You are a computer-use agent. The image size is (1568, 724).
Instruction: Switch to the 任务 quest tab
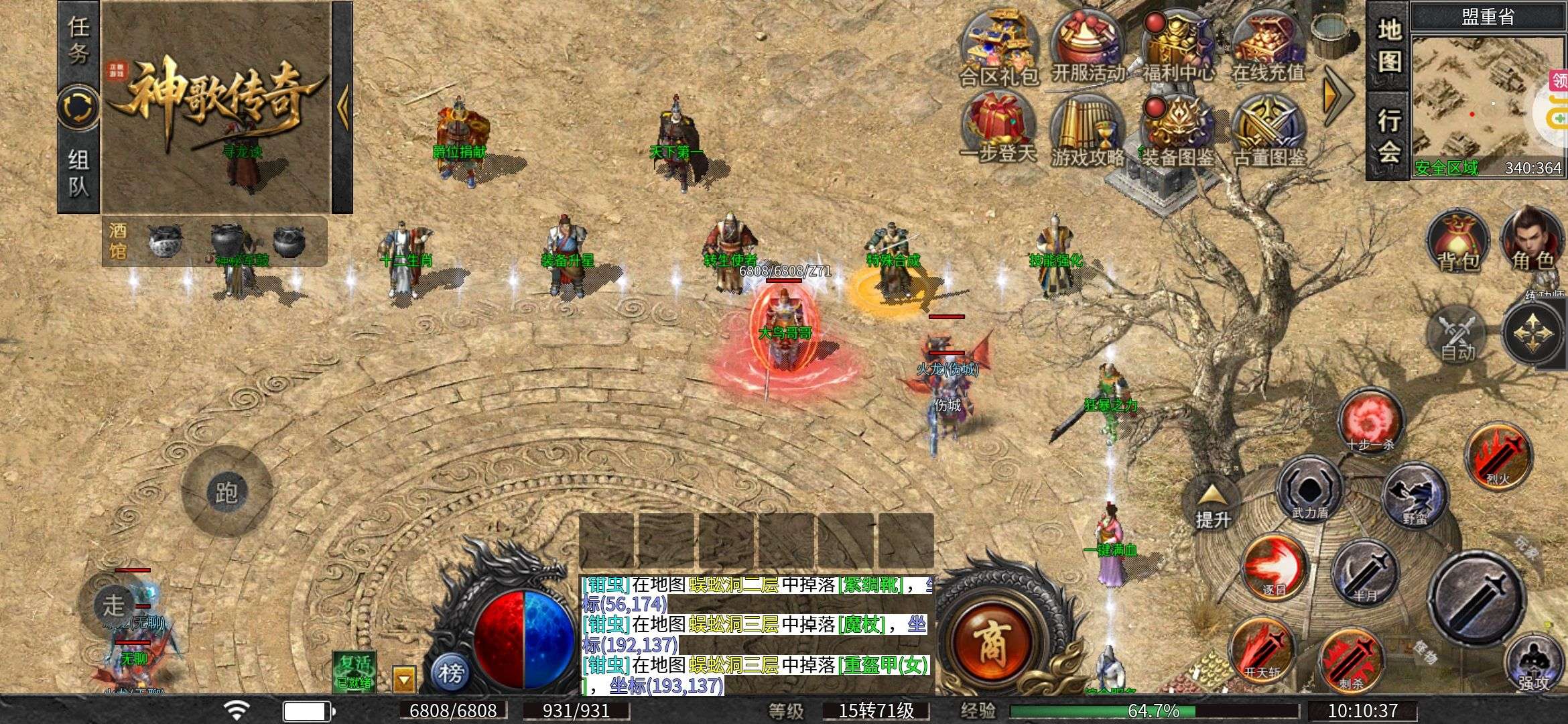(78, 42)
